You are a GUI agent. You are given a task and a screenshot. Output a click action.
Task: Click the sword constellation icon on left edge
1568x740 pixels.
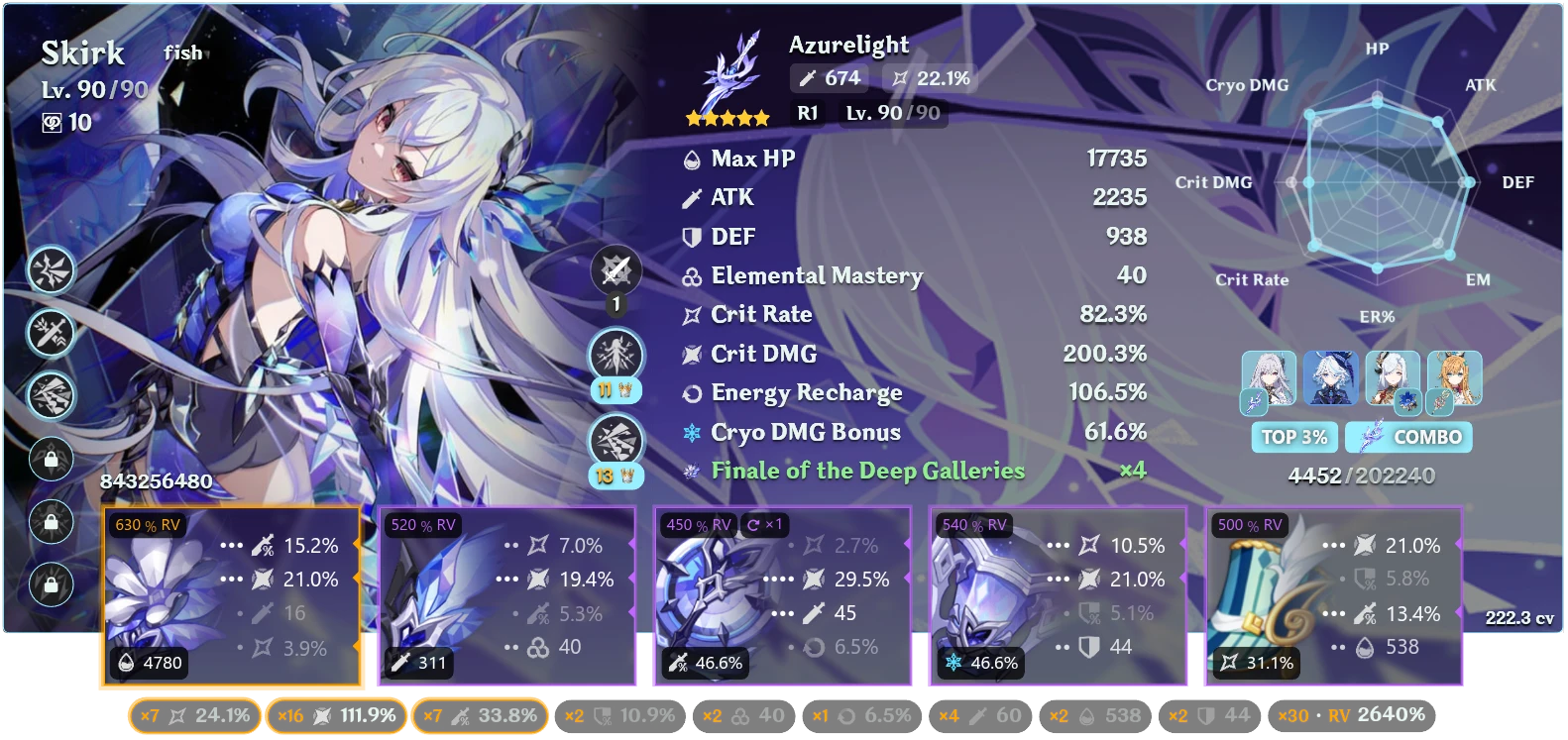coord(51,334)
